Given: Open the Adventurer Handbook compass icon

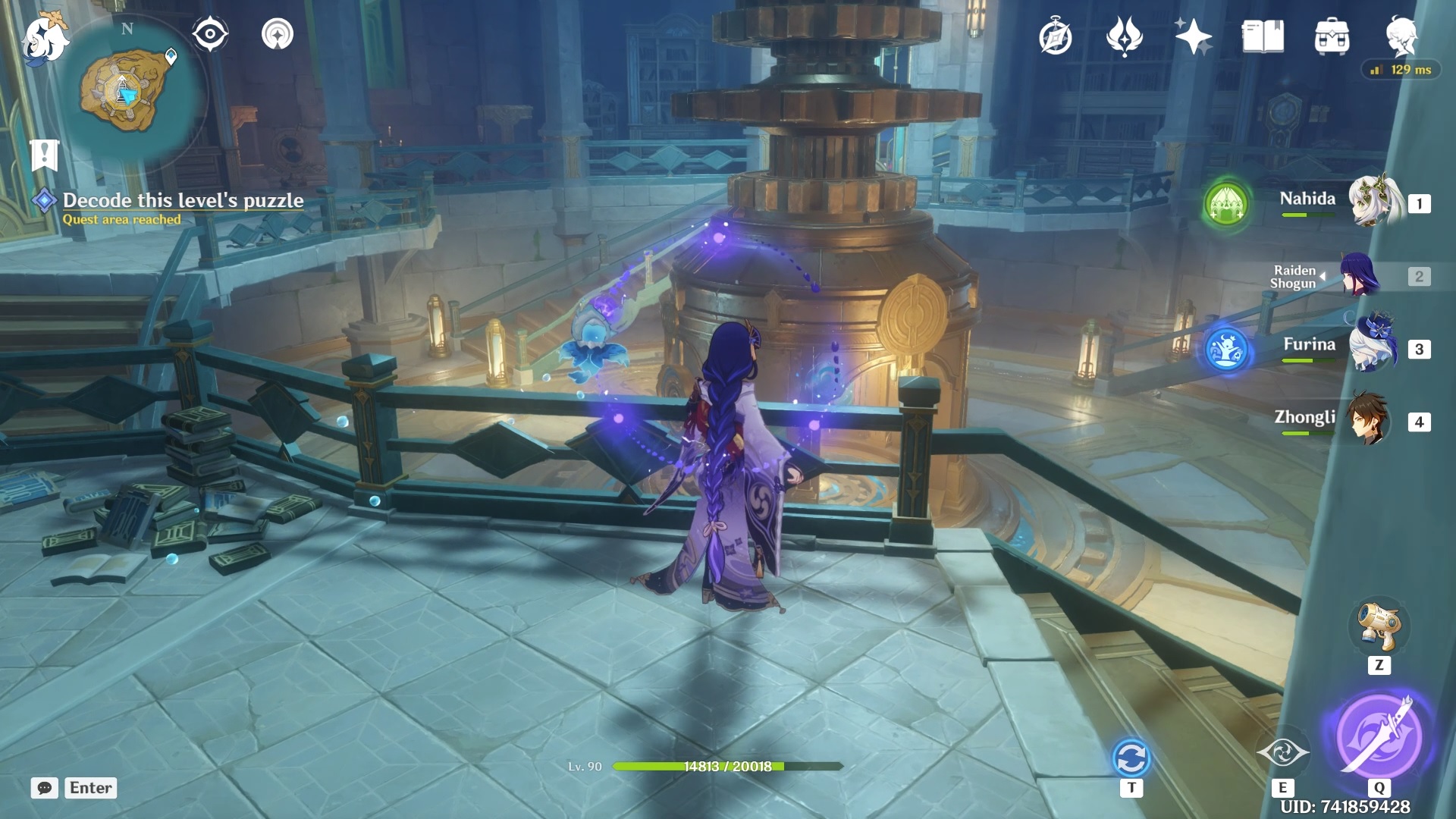Looking at the screenshot, I should 1055,37.
